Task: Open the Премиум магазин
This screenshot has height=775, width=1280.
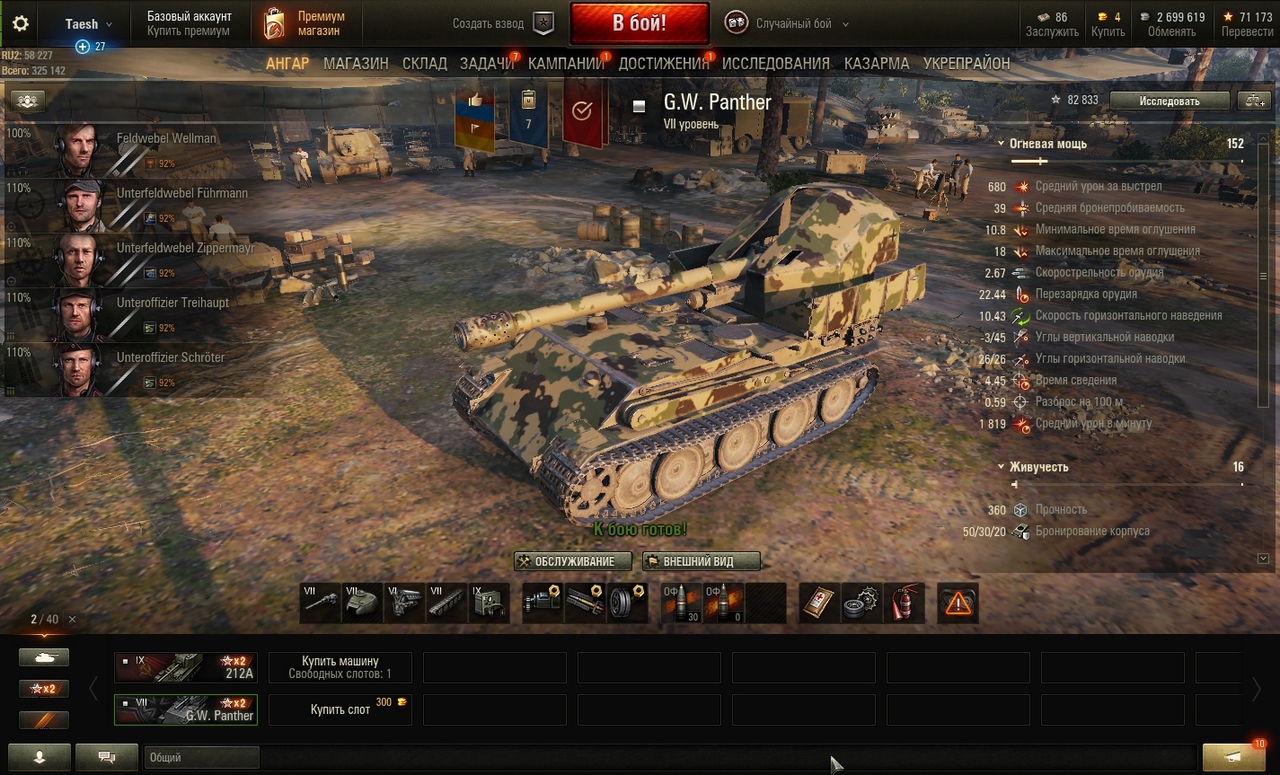Action: pos(305,23)
